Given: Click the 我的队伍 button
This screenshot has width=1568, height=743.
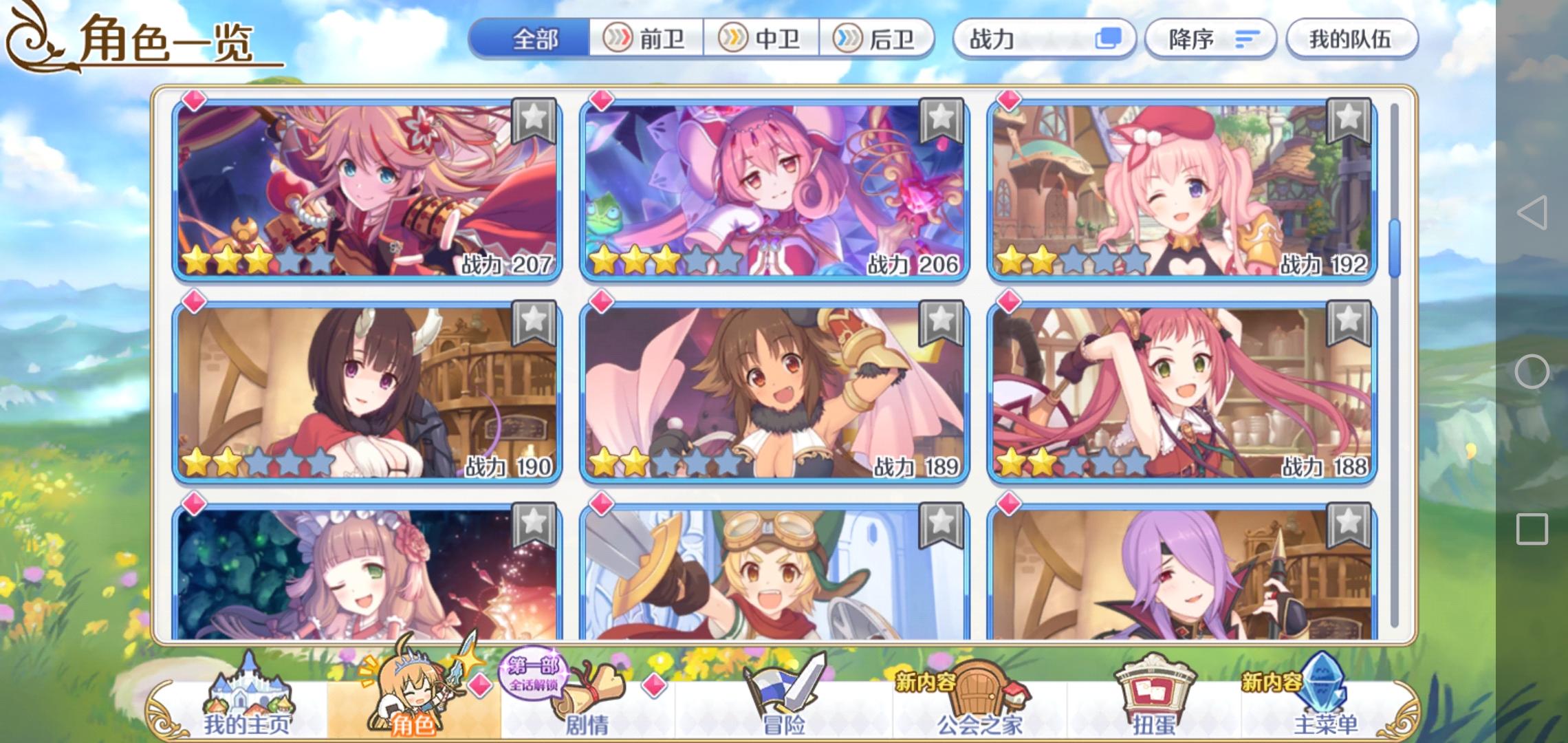Looking at the screenshot, I should click(x=1350, y=39).
